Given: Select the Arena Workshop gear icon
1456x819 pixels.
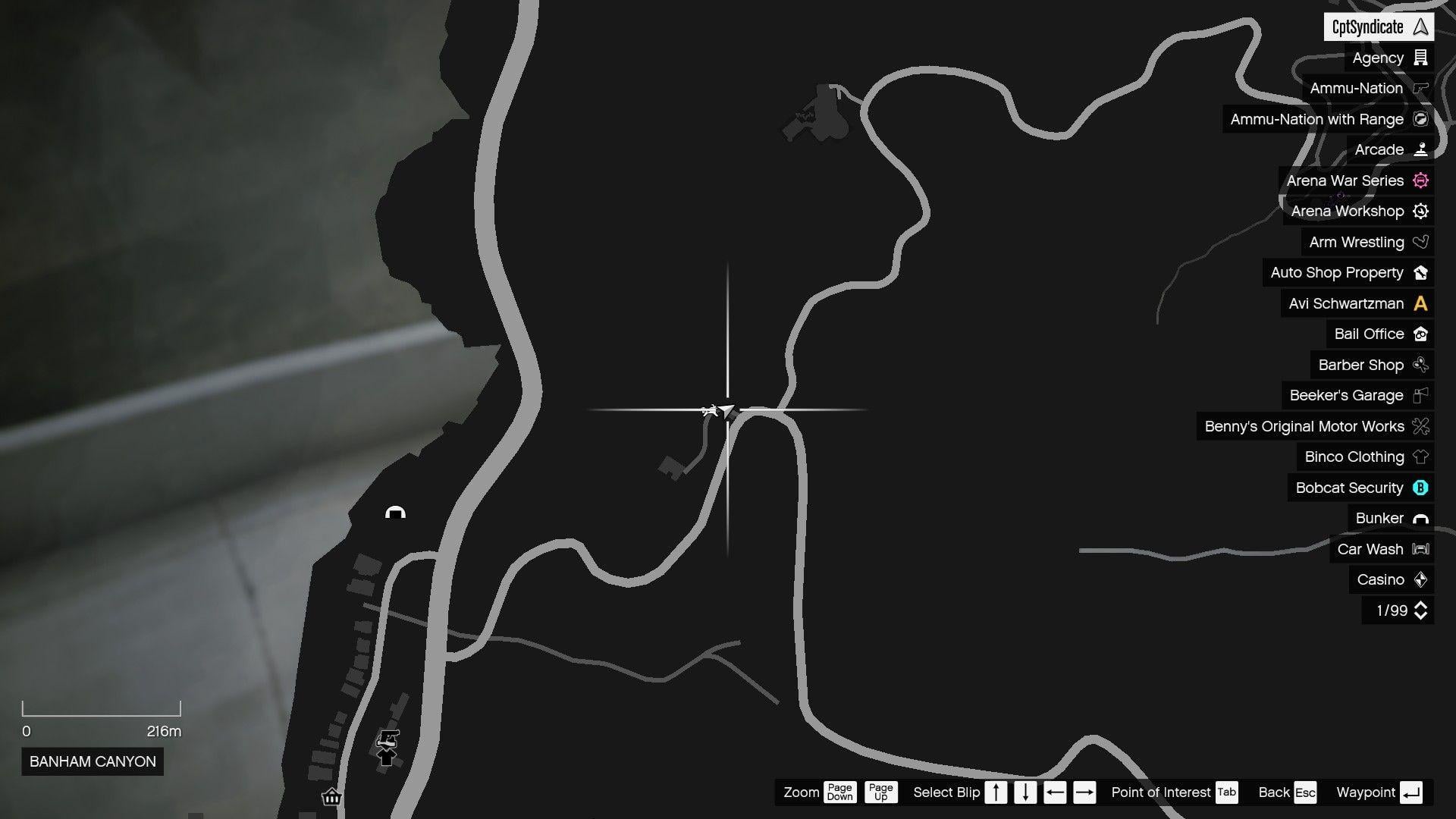Looking at the screenshot, I should [x=1420, y=211].
